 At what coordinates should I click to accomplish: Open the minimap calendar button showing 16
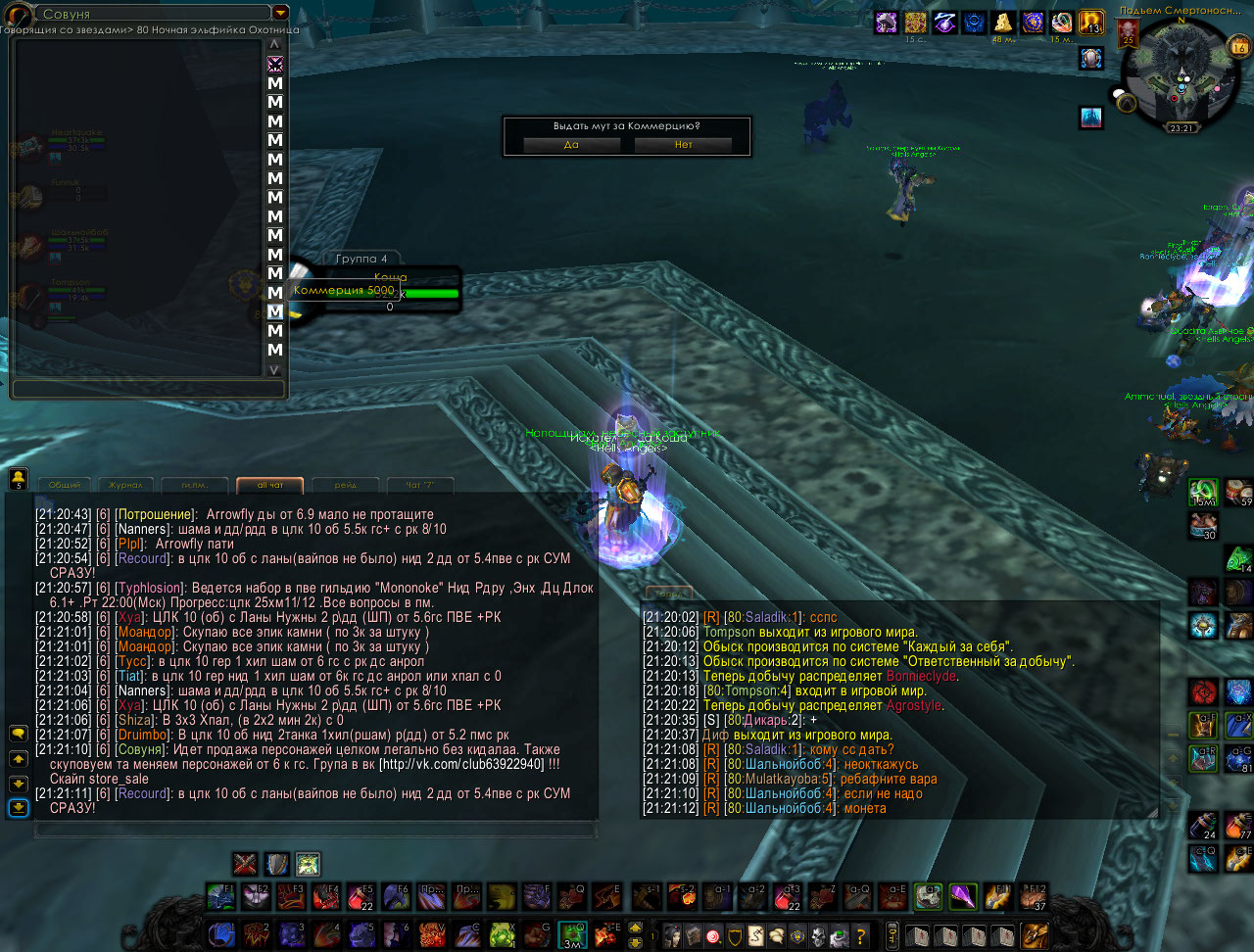(1239, 47)
